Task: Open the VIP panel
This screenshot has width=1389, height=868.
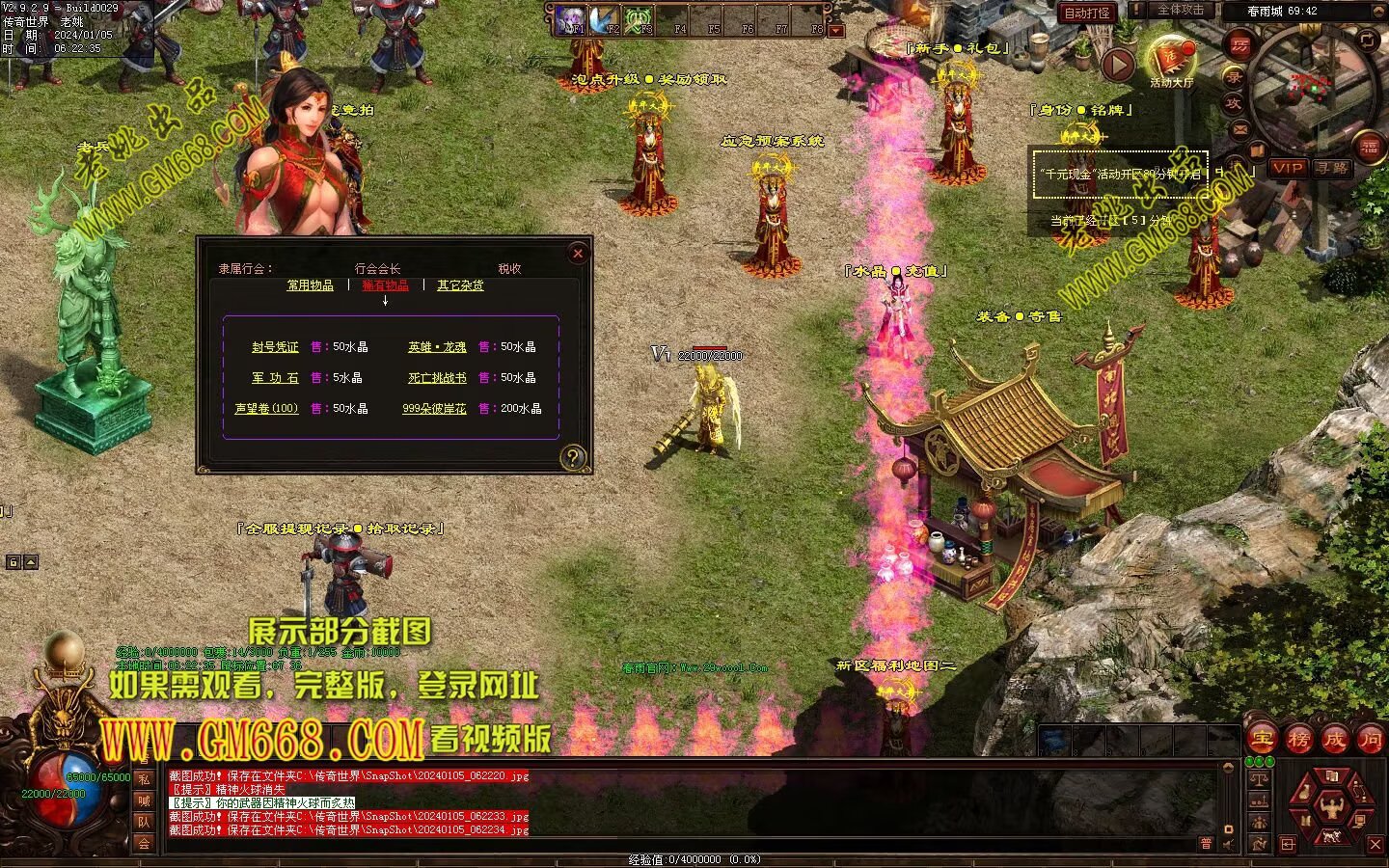Action: click(x=1288, y=168)
